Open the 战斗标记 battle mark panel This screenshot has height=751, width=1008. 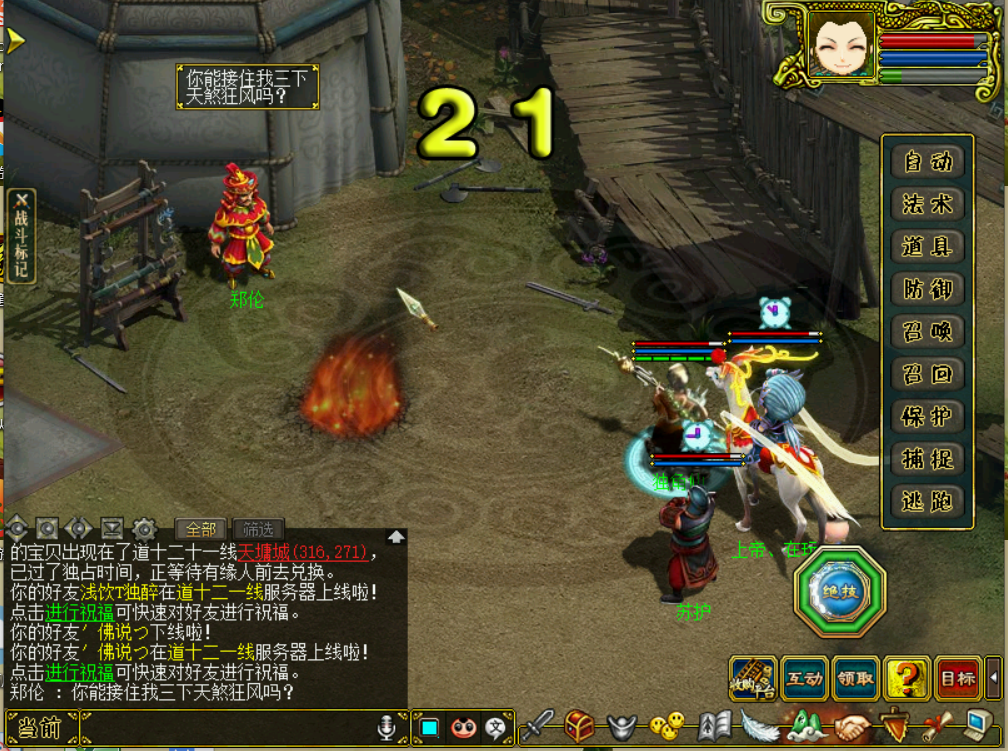[21, 236]
